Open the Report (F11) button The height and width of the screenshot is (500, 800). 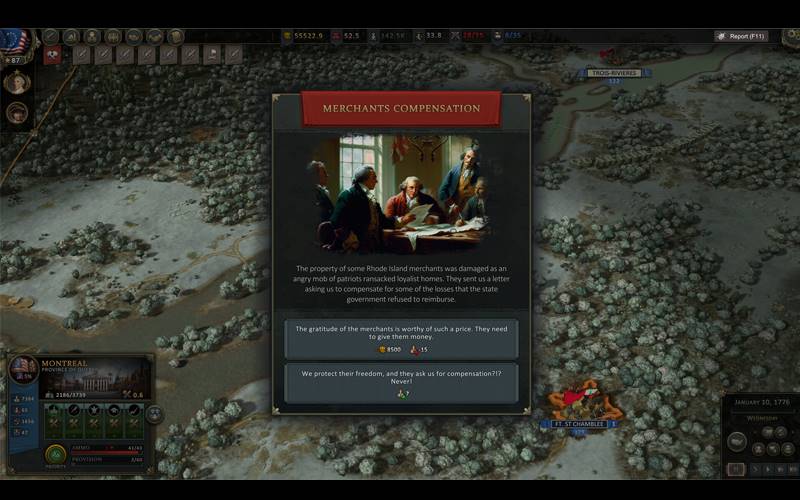coord(741,36)
